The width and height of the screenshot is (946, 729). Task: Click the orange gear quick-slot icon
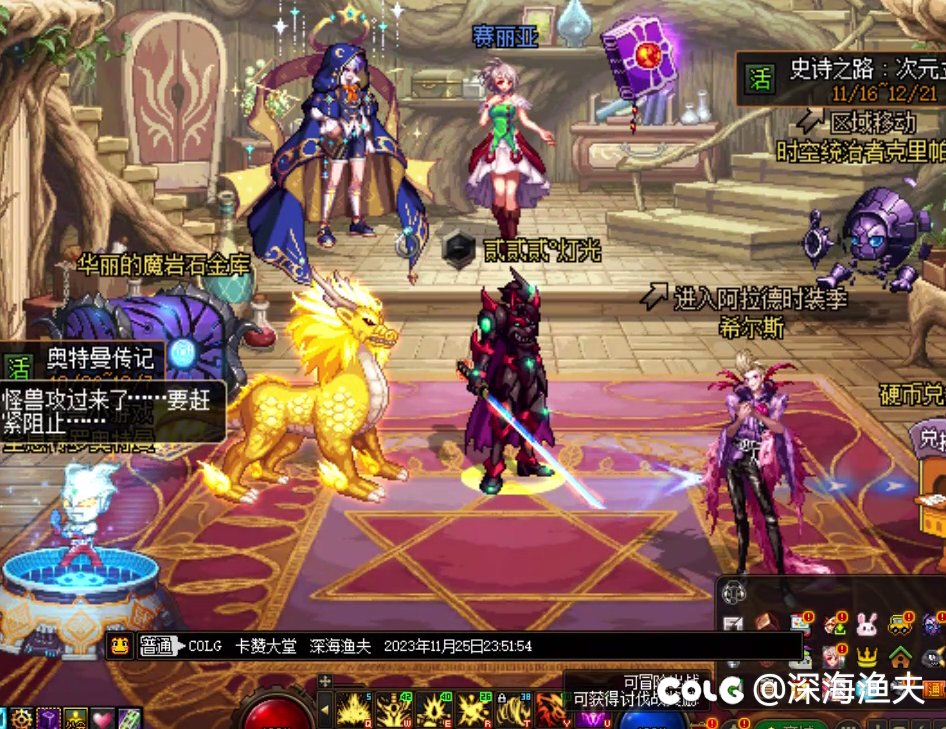pyautogui.click(x=22, y=718)
